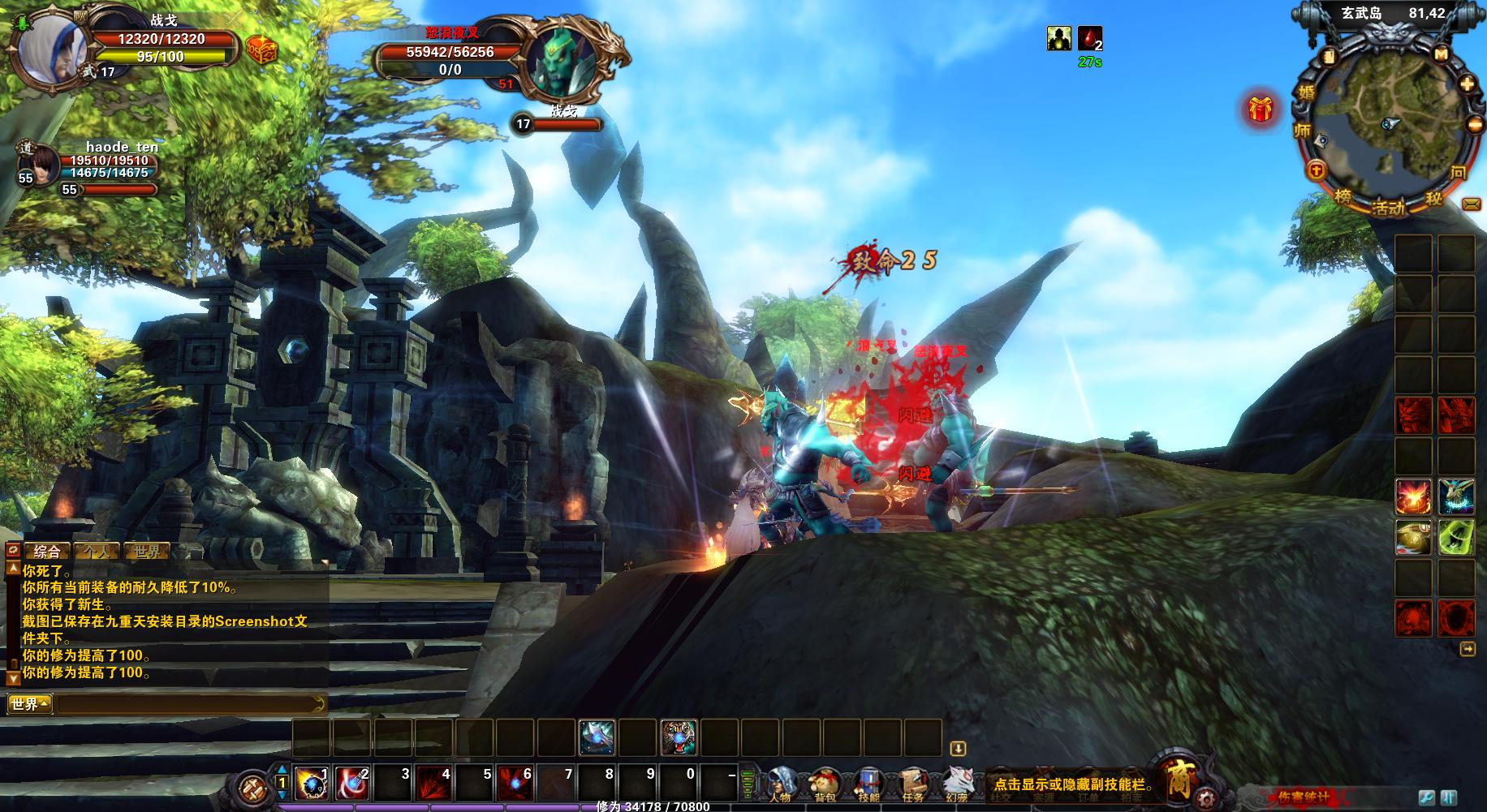Open the world map with M button
Viewport: 1487px width, 812px height.
[x=1441, y=55]
